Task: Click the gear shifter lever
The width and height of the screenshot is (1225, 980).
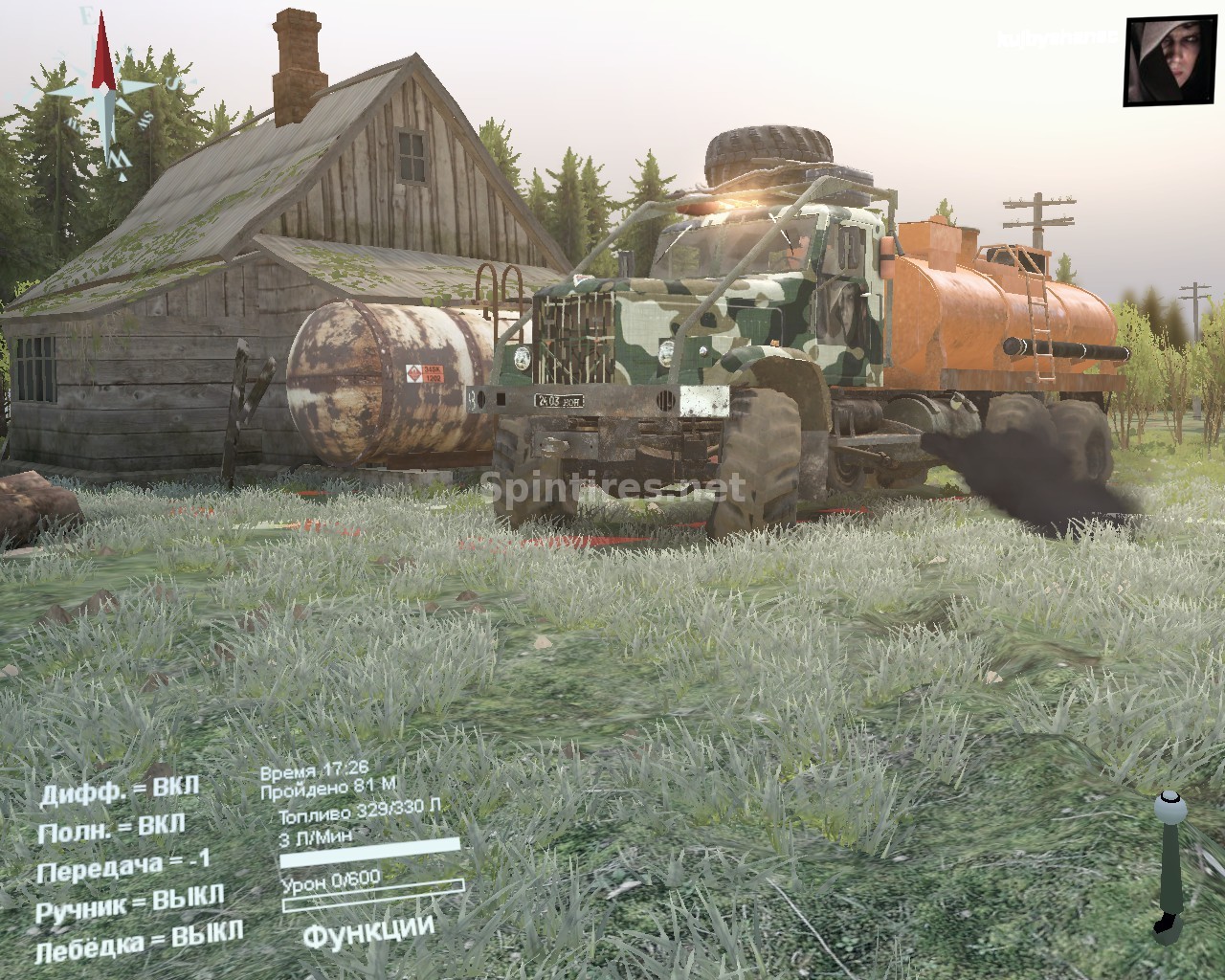Action: click(x=1169, y=860)
